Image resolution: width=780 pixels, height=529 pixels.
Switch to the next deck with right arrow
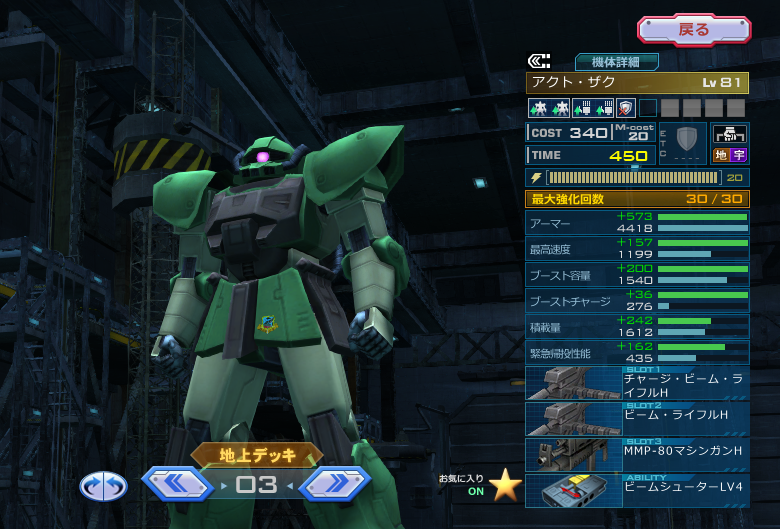point(335,485)
